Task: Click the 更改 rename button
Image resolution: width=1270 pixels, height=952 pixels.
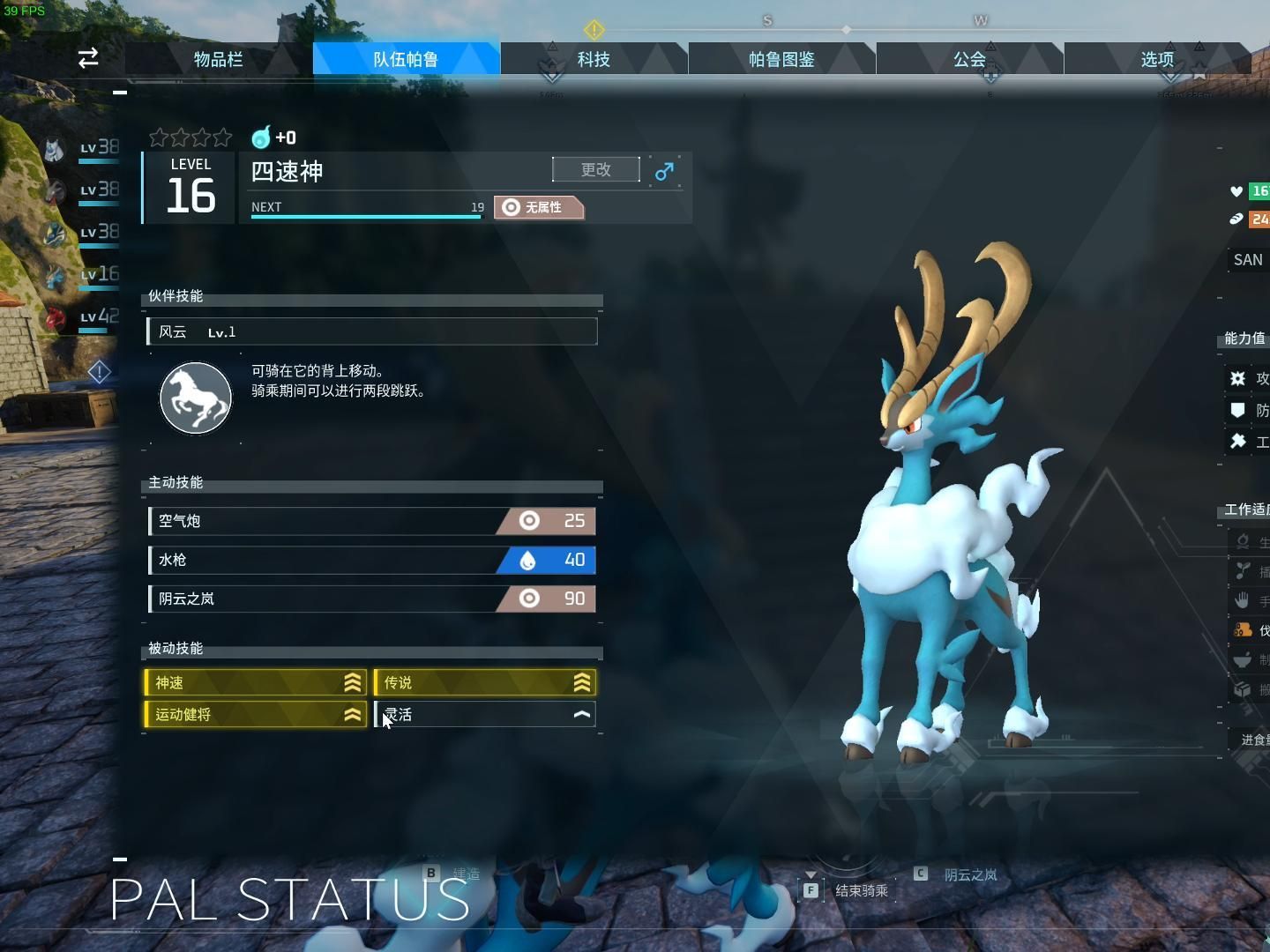Action: pos(596,169)
